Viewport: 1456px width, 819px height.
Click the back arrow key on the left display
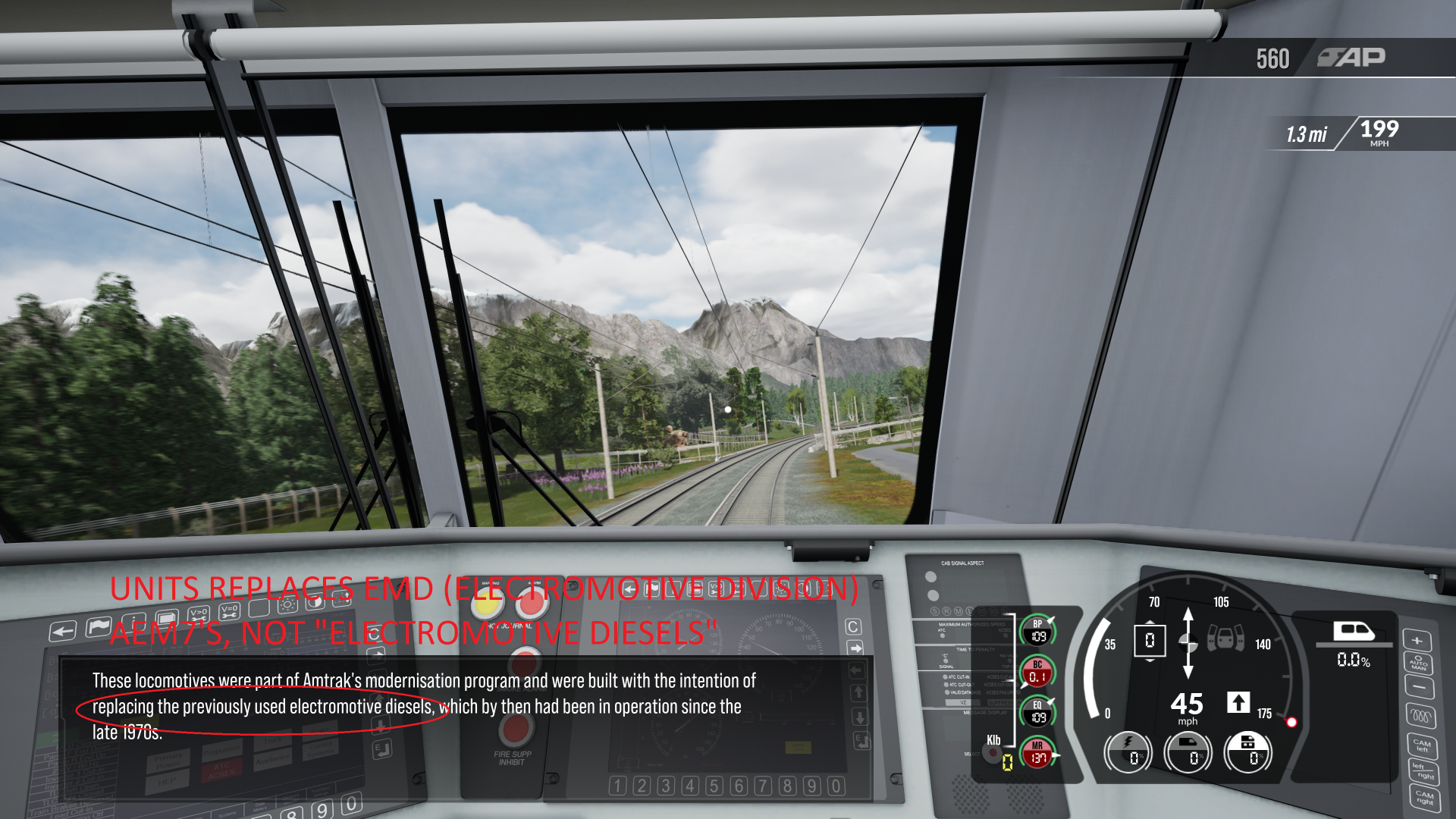click(x=63, y=631)
